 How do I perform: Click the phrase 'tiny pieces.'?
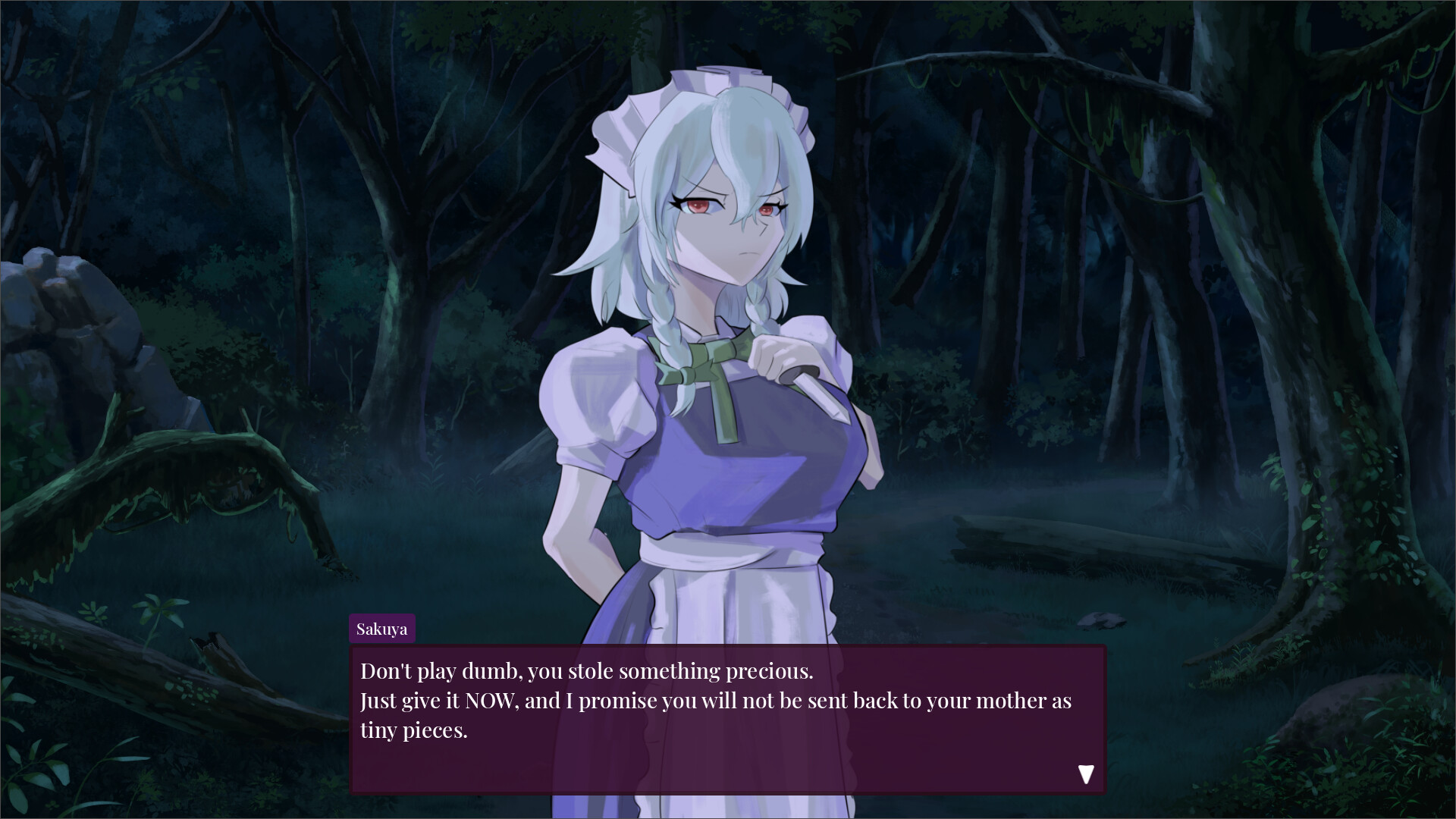416,730
